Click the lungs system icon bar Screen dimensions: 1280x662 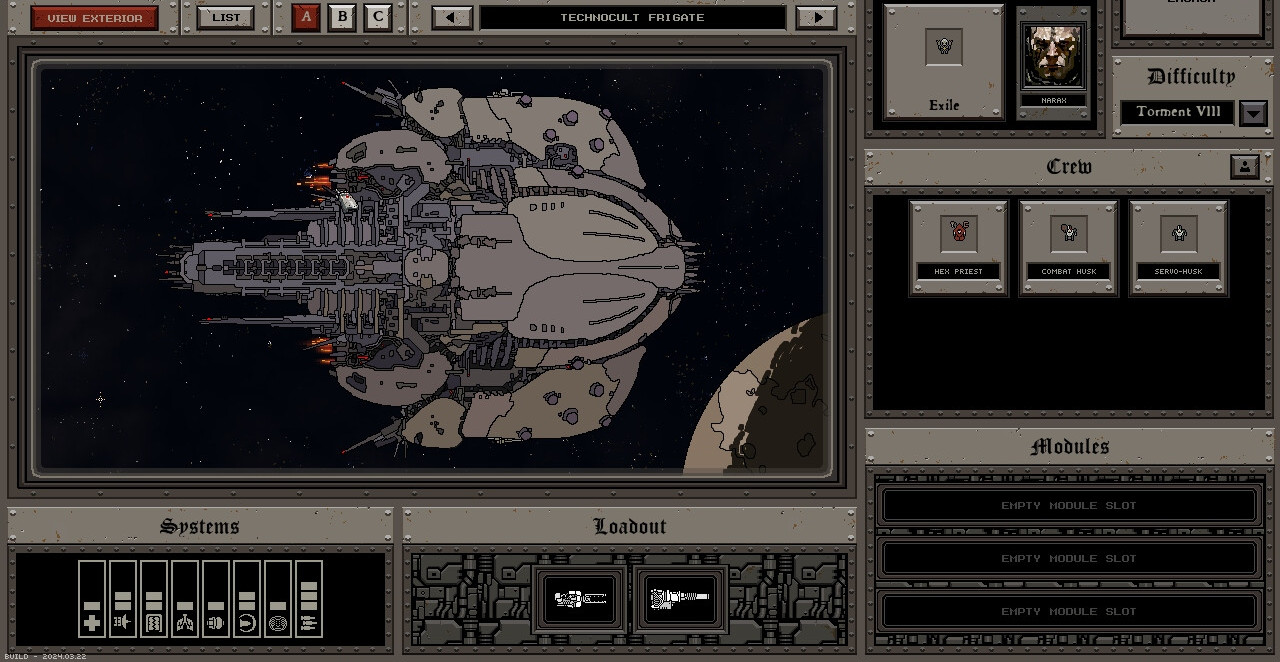tap(185, 598)
